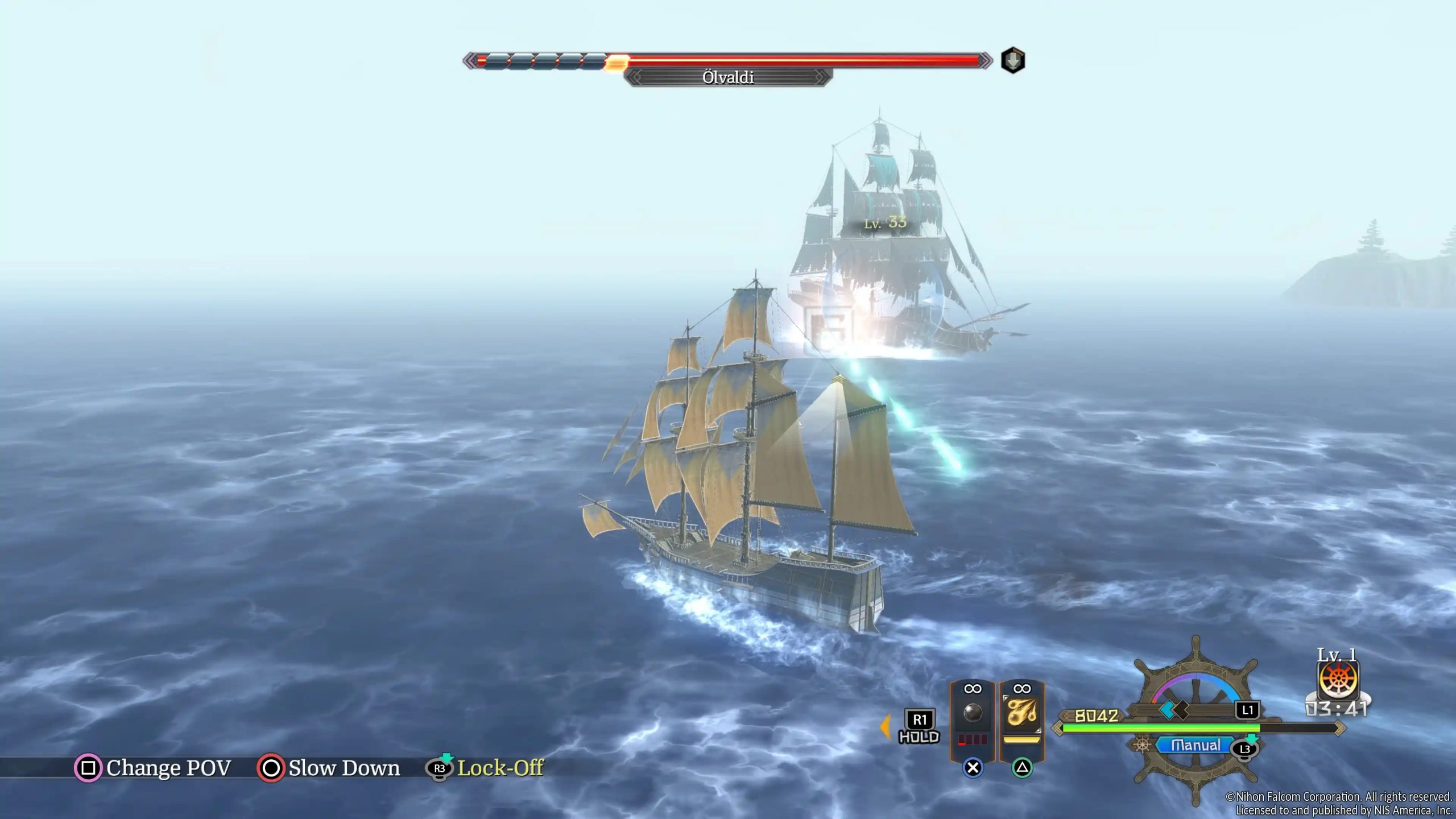The height and width of the screenshot is (819, 1456).
Task: Choose the Change POV option
Action: (168, 768)
